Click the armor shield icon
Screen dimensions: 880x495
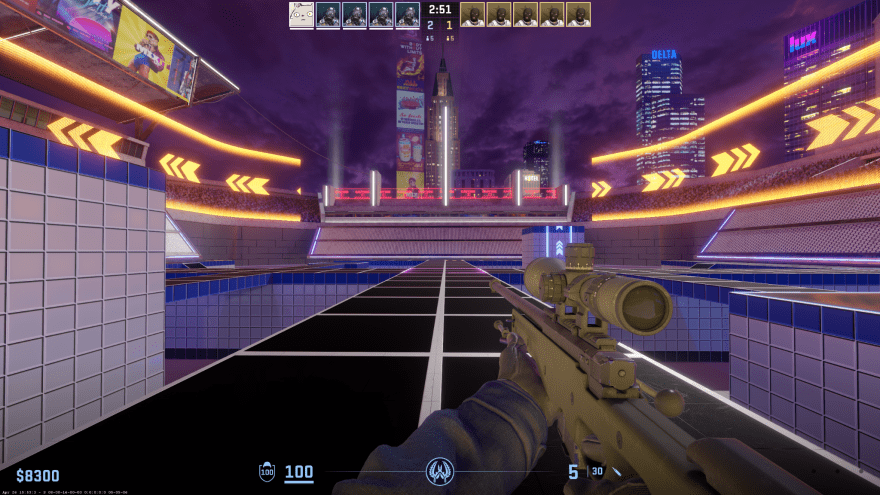[267, 472]
